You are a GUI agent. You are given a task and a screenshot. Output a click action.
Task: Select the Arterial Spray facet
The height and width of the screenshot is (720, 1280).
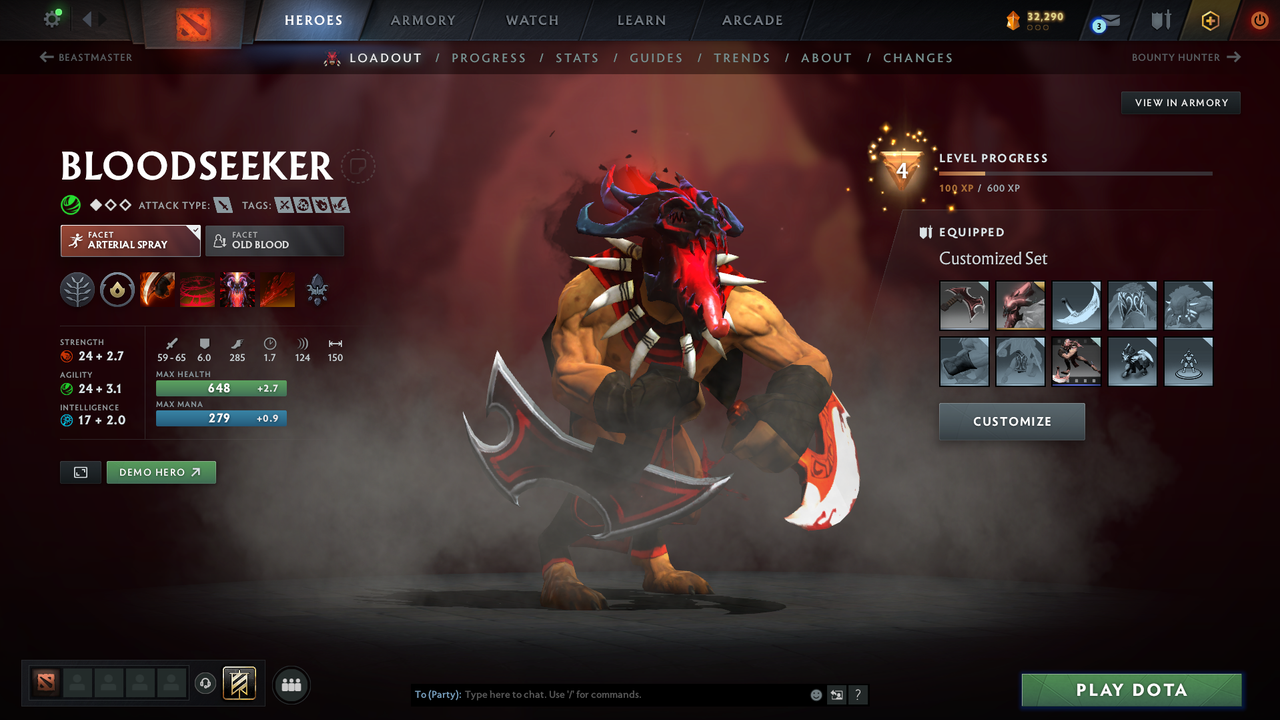[x=130, y=240]
